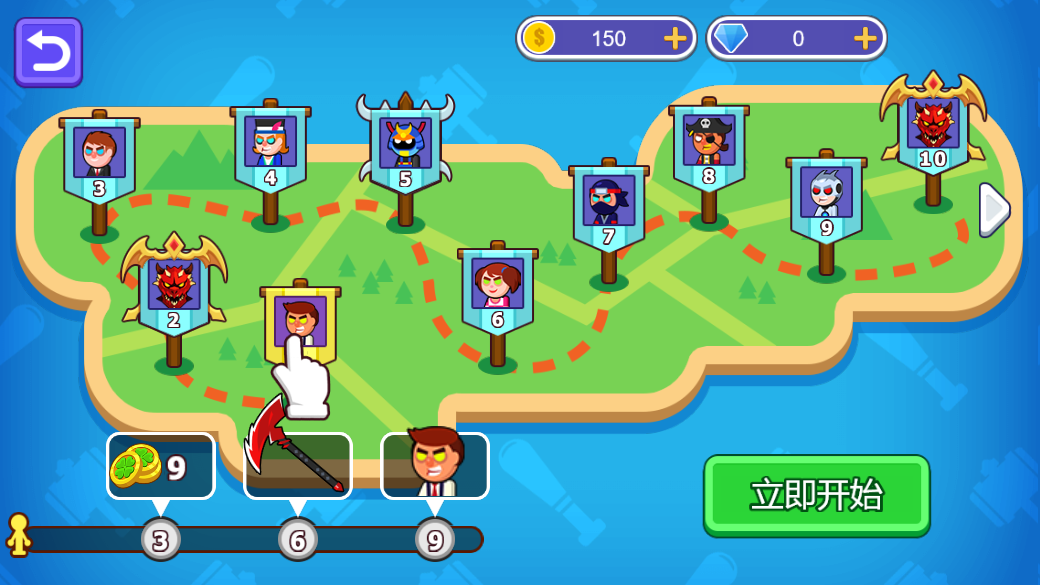Screen dimensions: 1040x585
Task: Select the level 4 banner
Action: click(x=270, y=150)
